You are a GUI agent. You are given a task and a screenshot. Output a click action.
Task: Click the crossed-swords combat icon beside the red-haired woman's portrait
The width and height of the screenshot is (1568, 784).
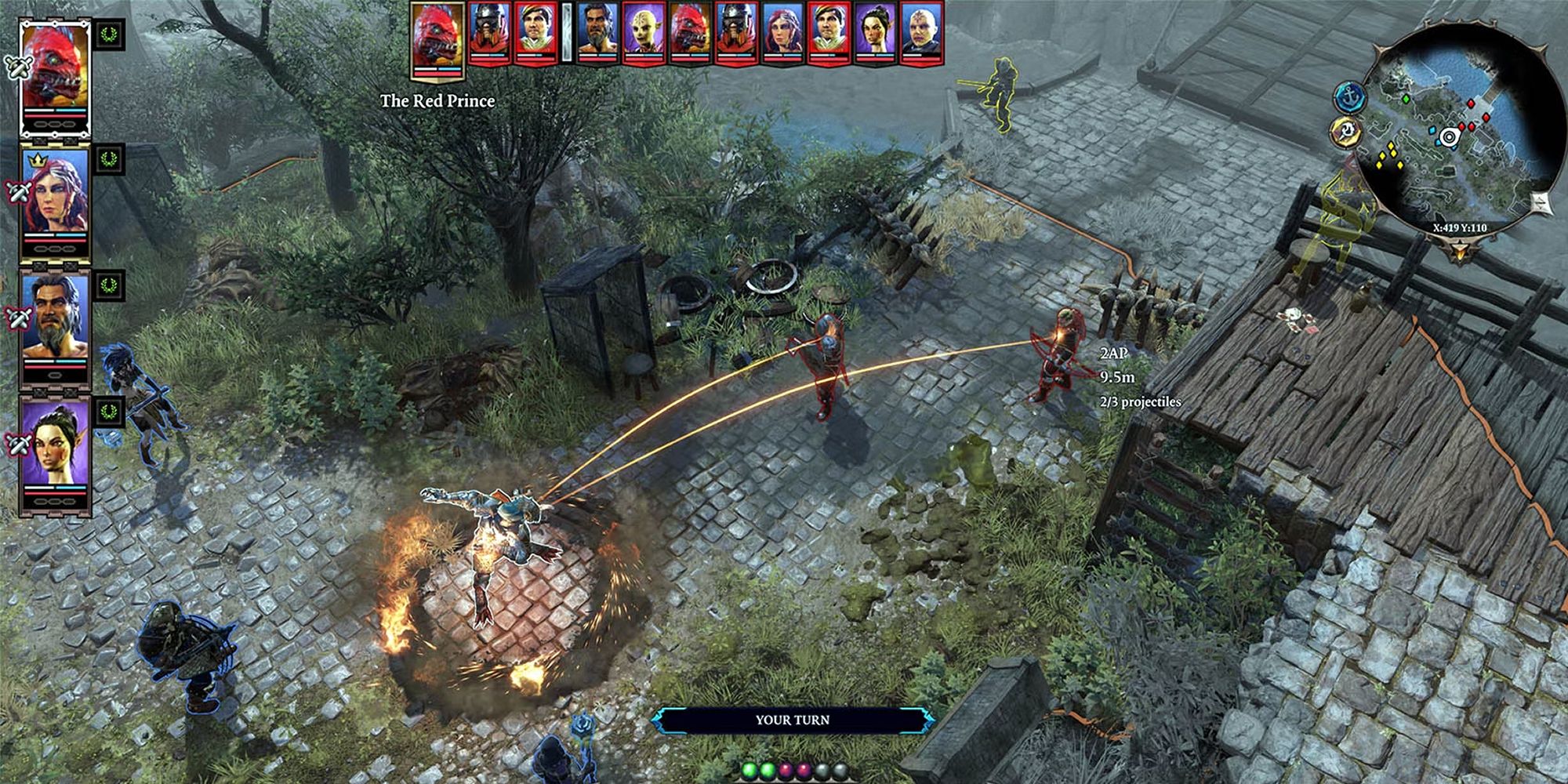19,192
